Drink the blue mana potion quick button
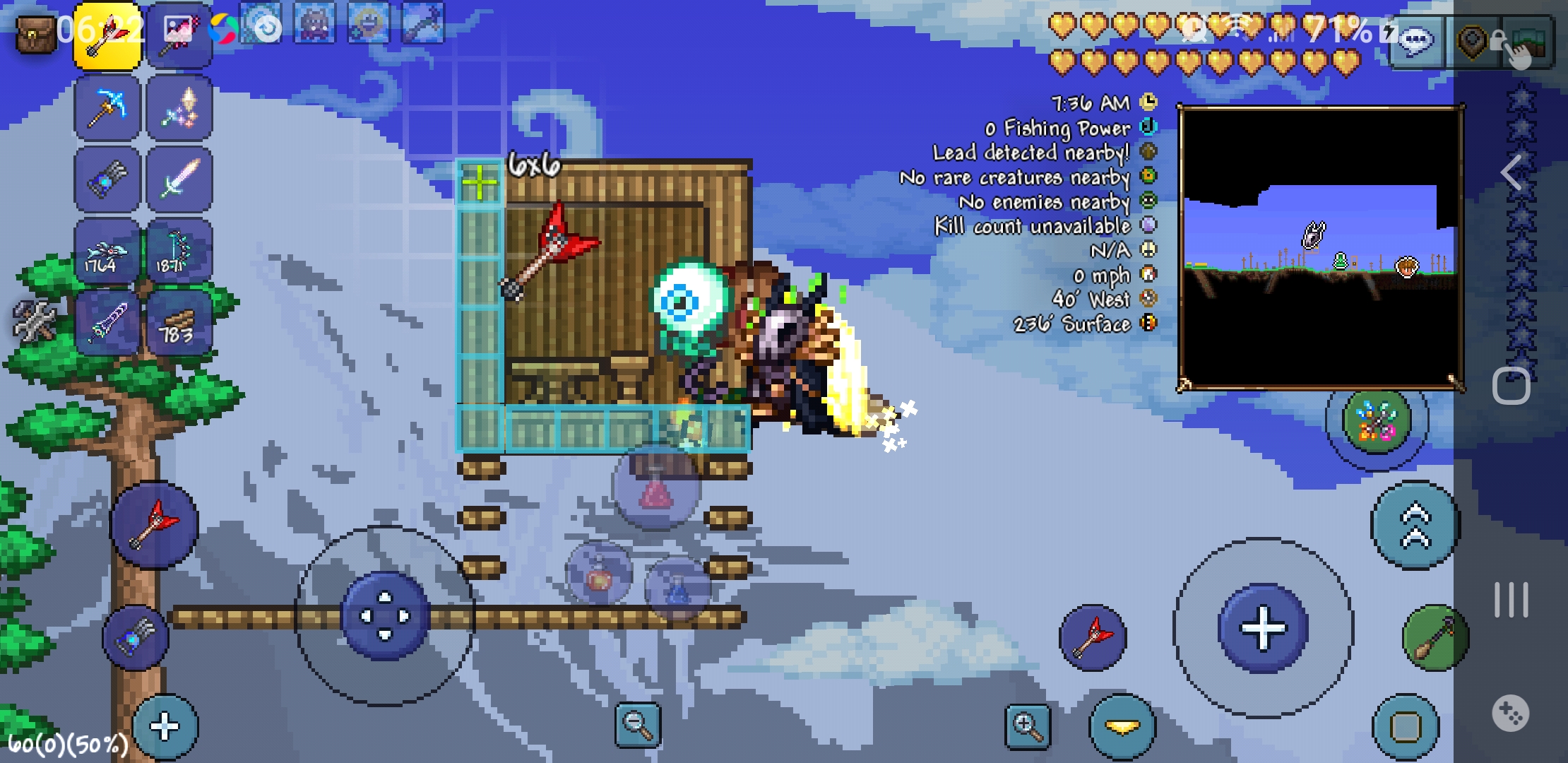1568x763 pixels. pyautogui.click(x=678, y=588)
